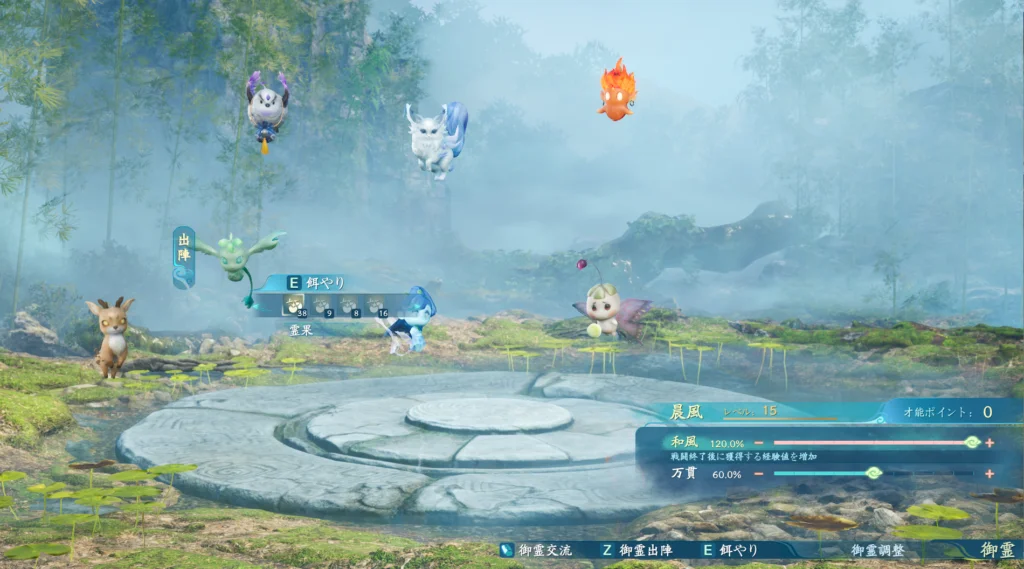This screenshot has width=1024, height=569.
Task: Select the highlighted 霊果 feed item with count 38
Action: click(296, 304)
